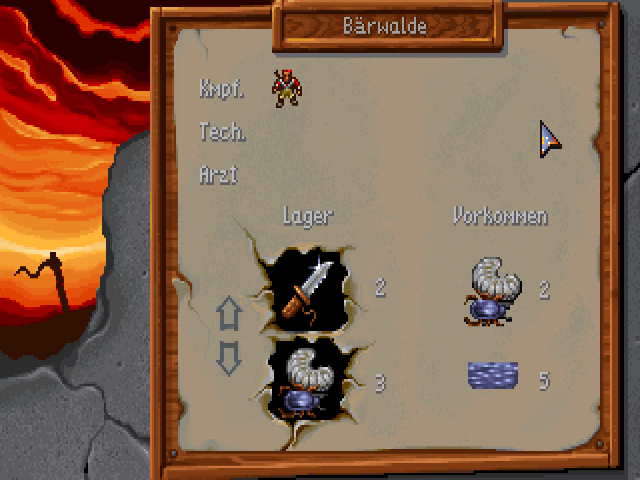Select the fighter unit in Kmpf. row
This screenshot has width=640, height=480.
coord(287,88)
